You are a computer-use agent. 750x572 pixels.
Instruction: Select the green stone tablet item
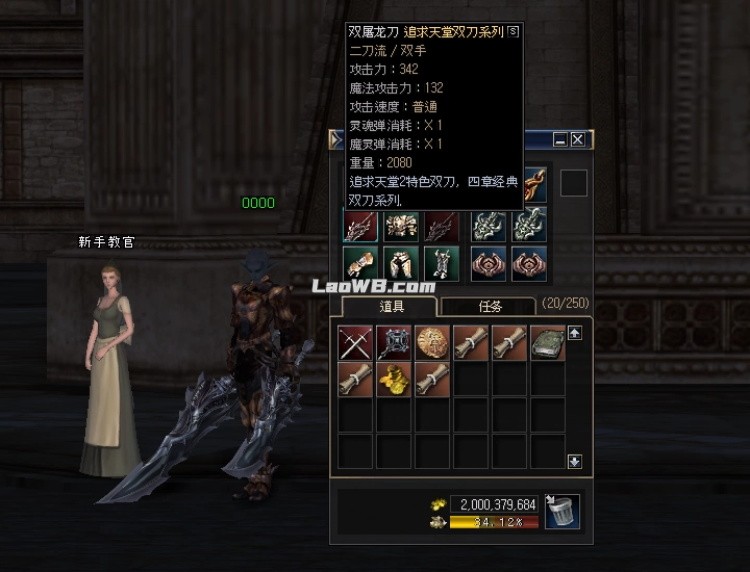pyautogui.click(x=548, y=342)
